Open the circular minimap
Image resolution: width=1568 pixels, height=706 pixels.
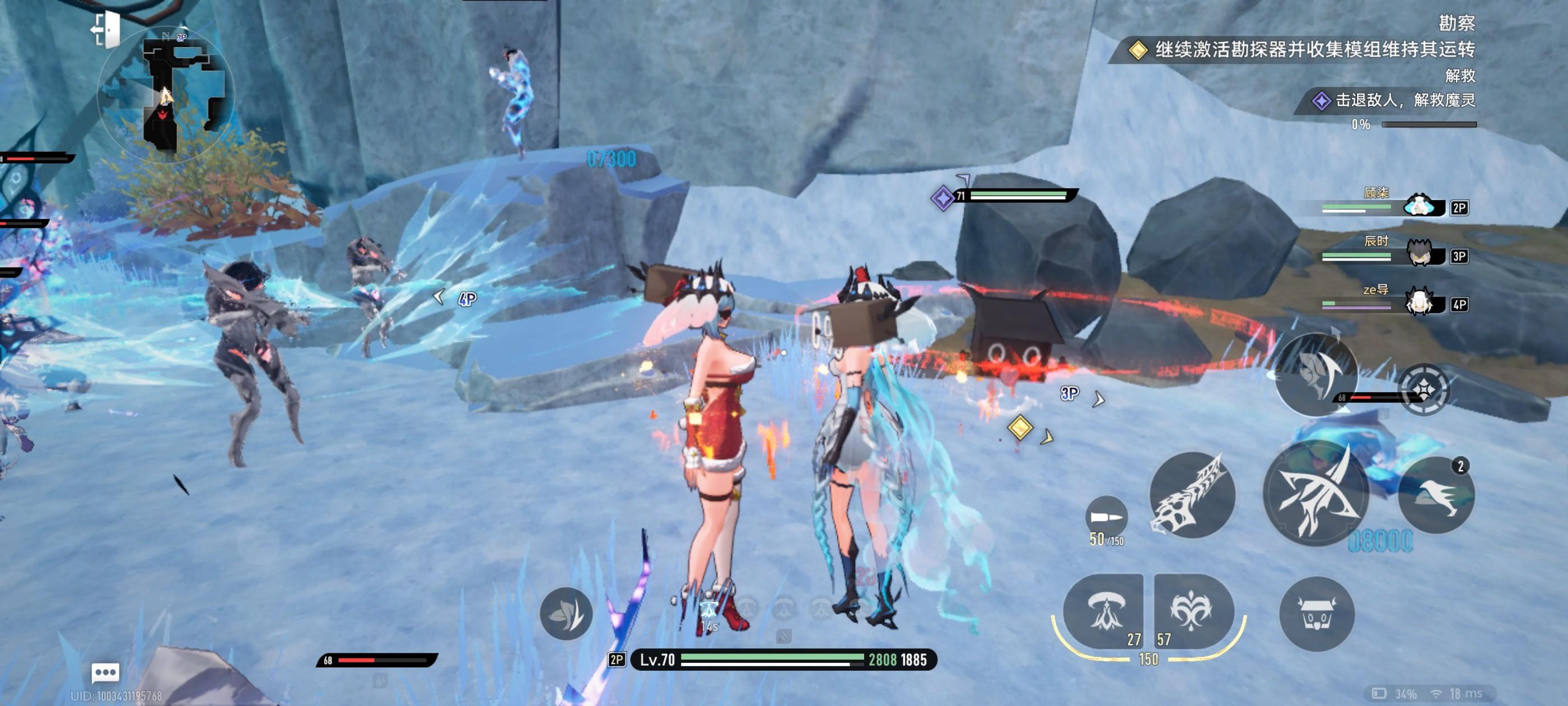[165, 95]
